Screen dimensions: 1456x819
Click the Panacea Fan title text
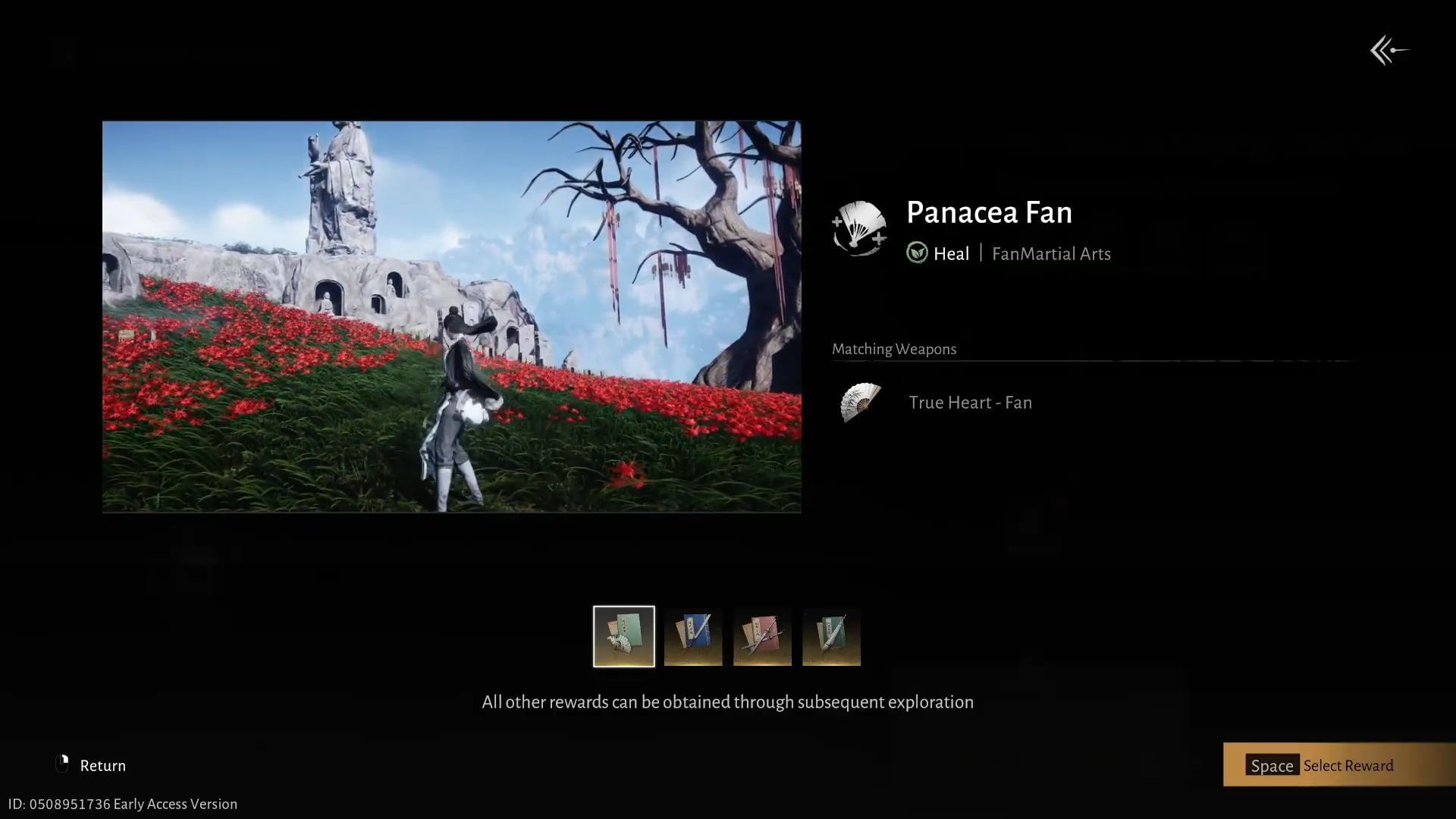click(x=989, y=212)
